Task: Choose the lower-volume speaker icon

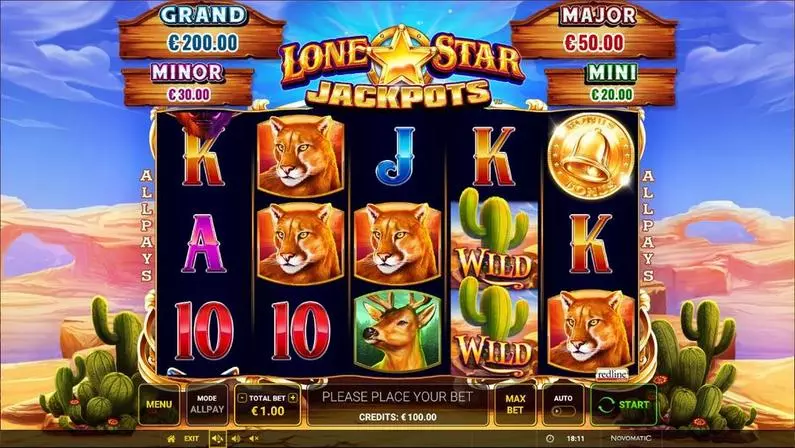Action: pyautogui.click(x=236, y=438)
